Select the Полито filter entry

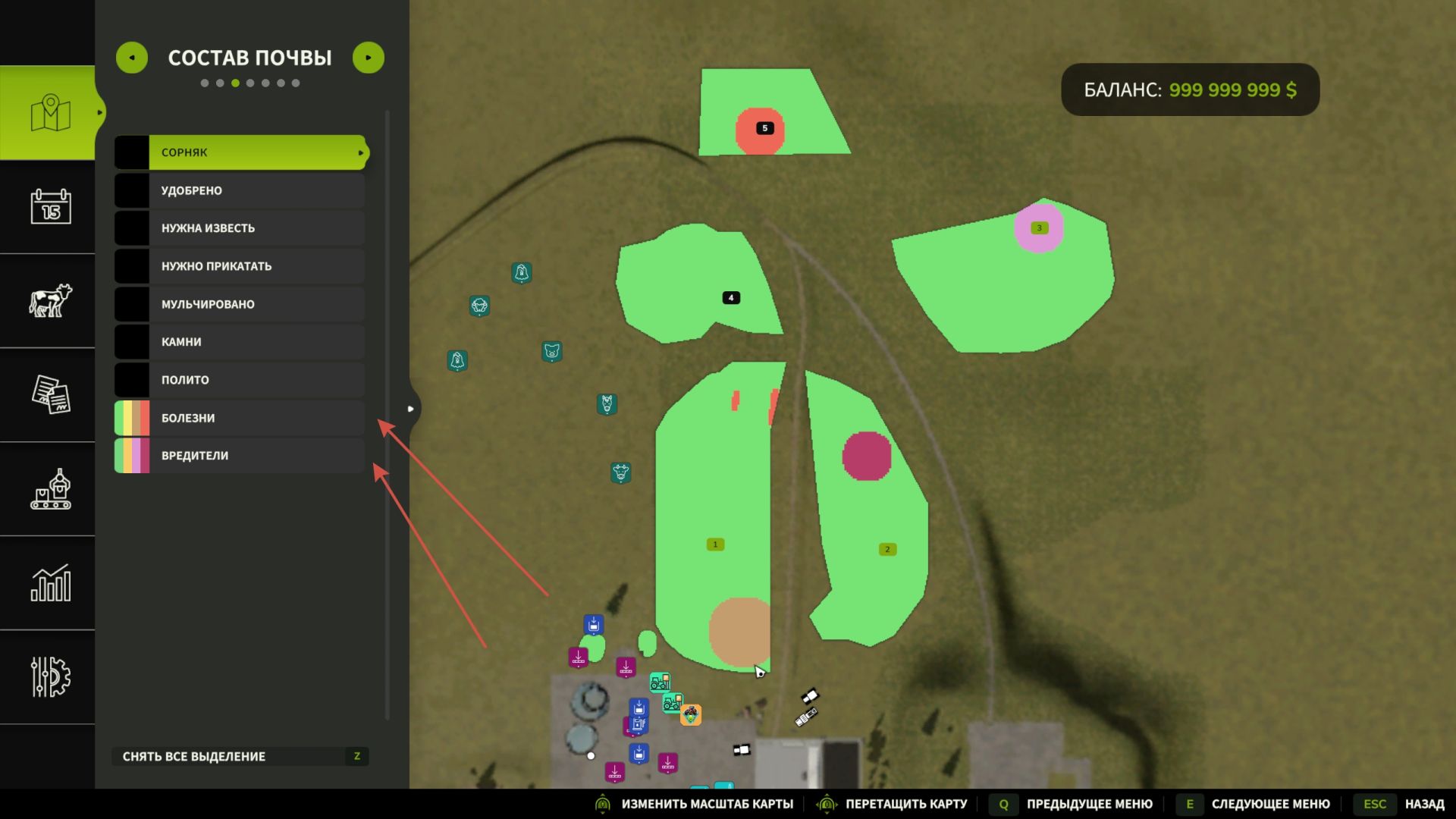tap(241, 380)
